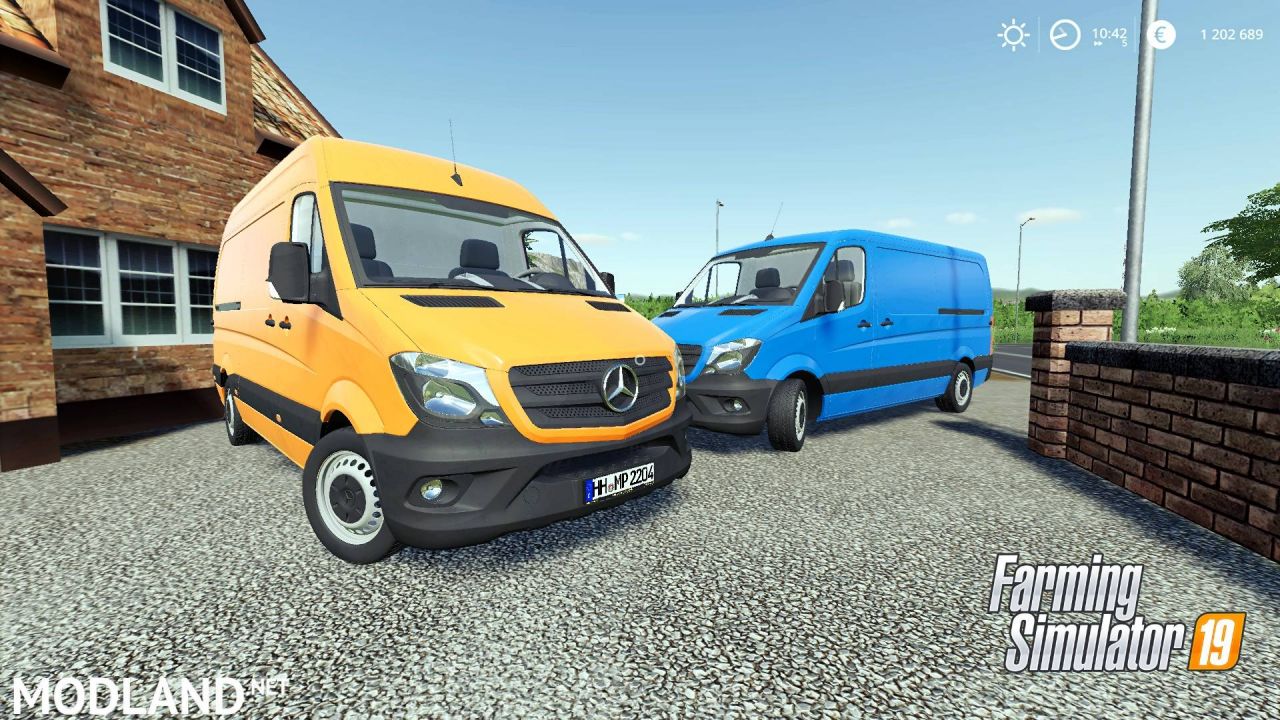Click the weather sun icon in the HUD

(x=1013, y=35)
